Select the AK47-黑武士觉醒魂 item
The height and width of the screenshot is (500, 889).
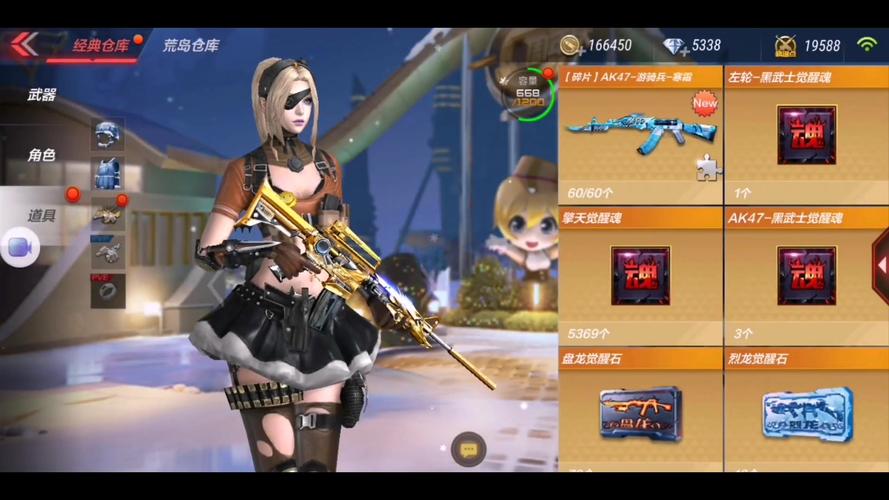click(x=806, y=275)
